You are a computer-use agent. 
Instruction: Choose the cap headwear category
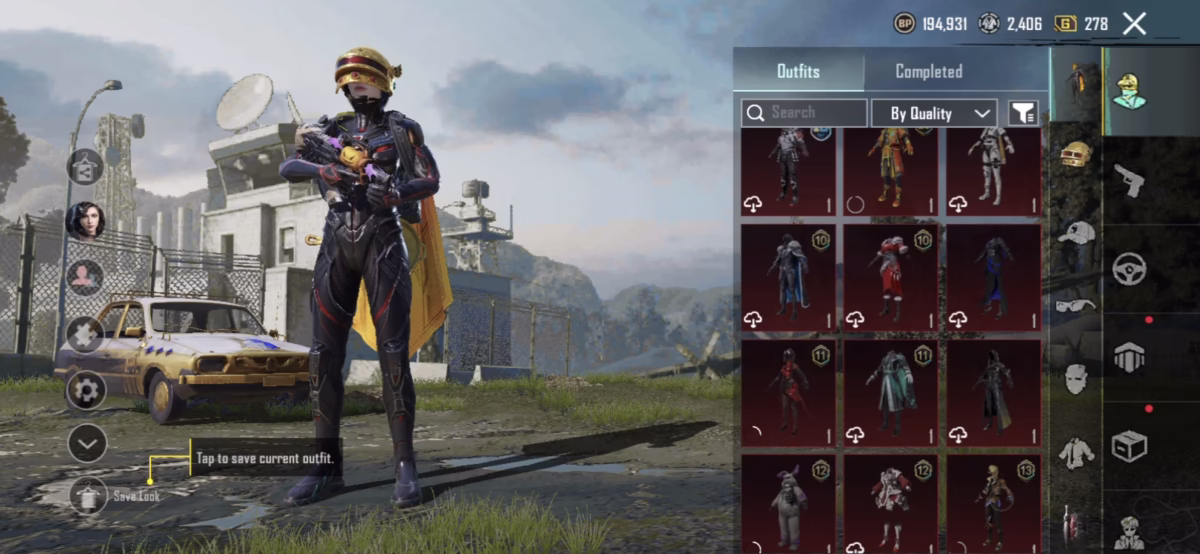pyautogui.click(x=1076, y=232)
